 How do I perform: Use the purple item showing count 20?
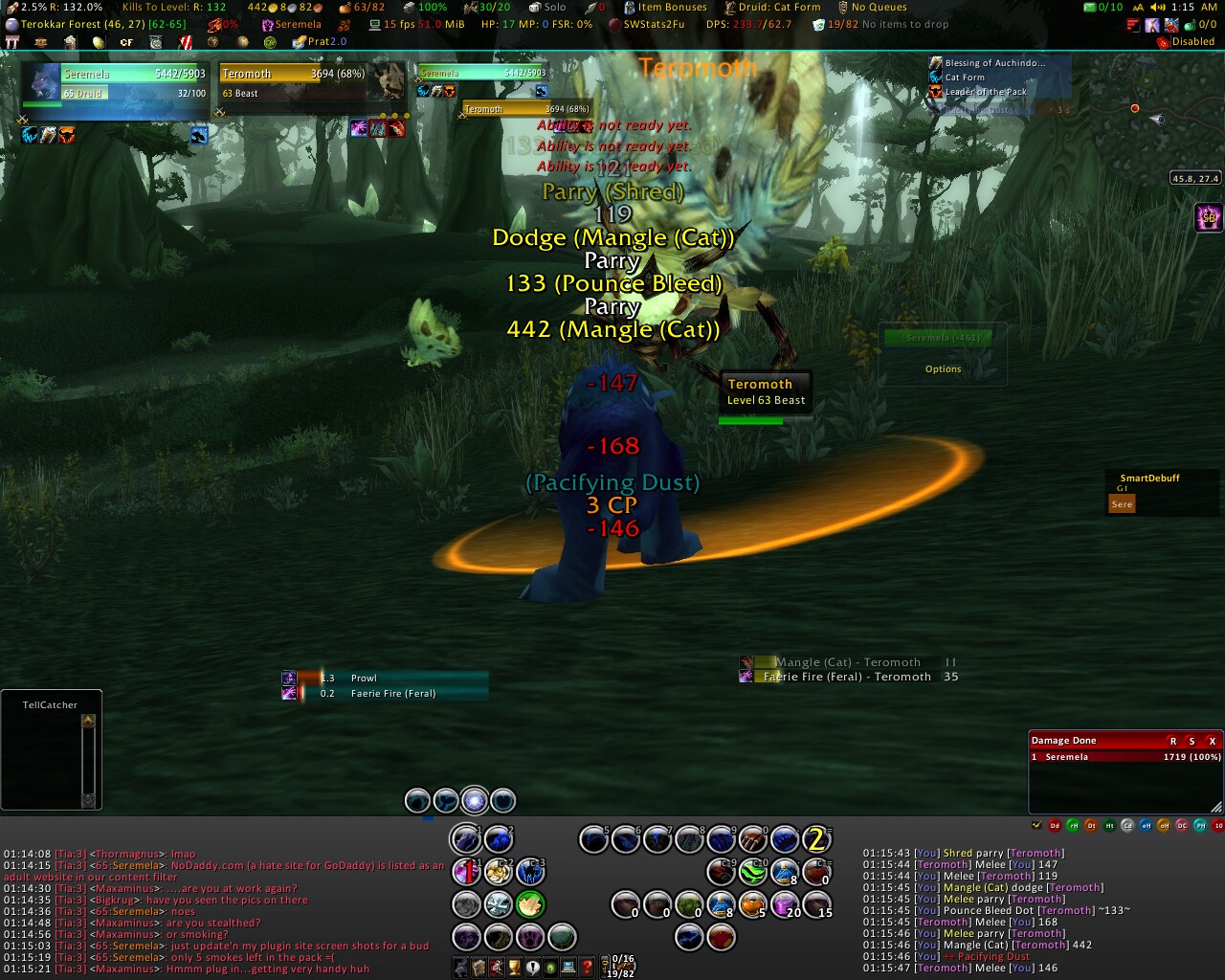[x=786, y=904]
